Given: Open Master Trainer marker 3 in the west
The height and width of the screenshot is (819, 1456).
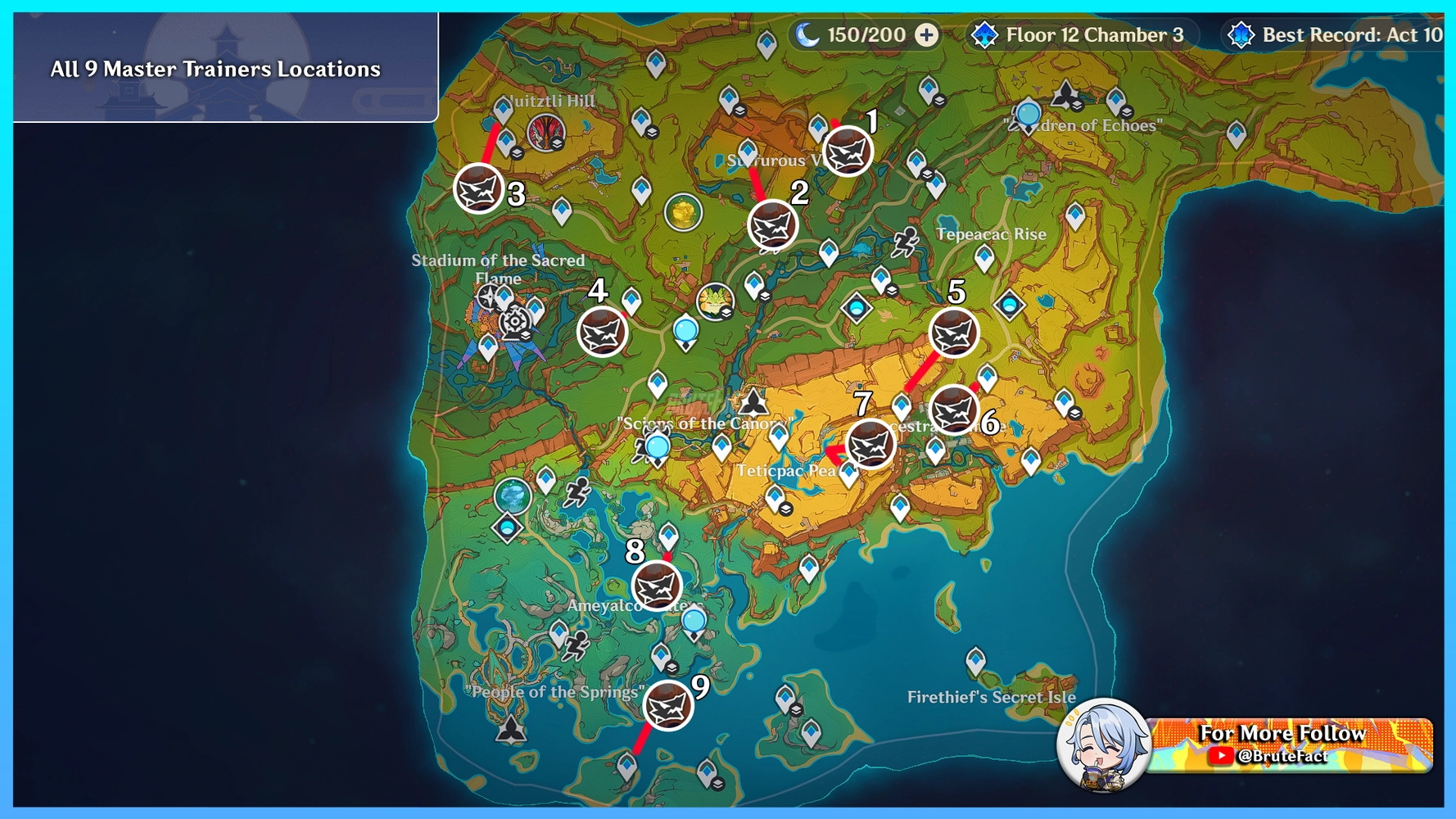Looking at the screenshot, I should (479, 188).
